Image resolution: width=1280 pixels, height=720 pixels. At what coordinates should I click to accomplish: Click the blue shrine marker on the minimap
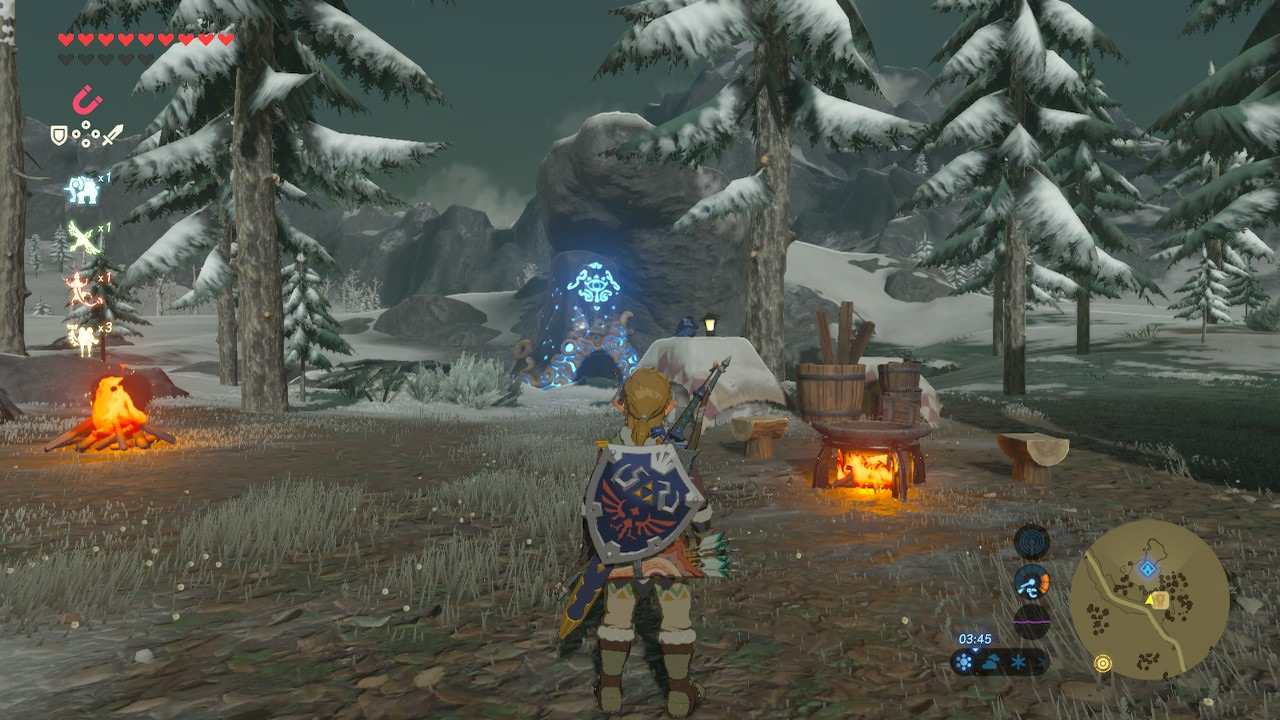point(1146,568)
